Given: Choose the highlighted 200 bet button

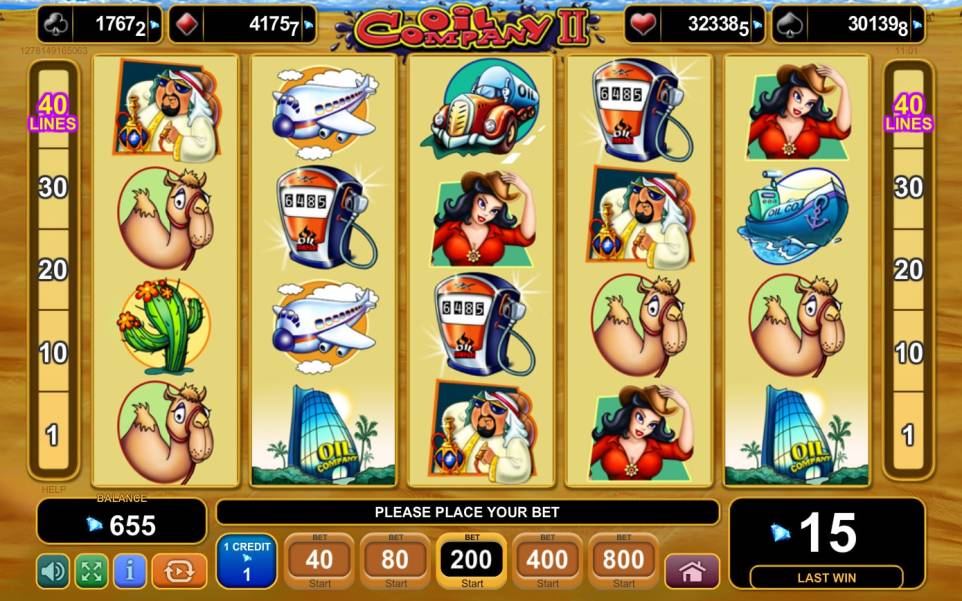Looking at the screenshot, I should [471, 562].
